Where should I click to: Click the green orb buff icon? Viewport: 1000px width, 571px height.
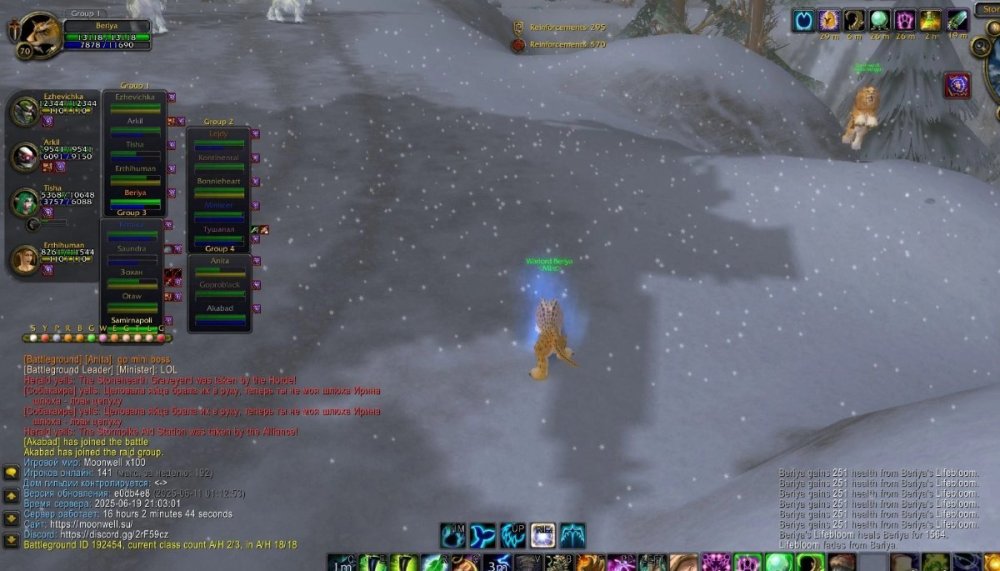pyautogui.click(x=880, y=20)
